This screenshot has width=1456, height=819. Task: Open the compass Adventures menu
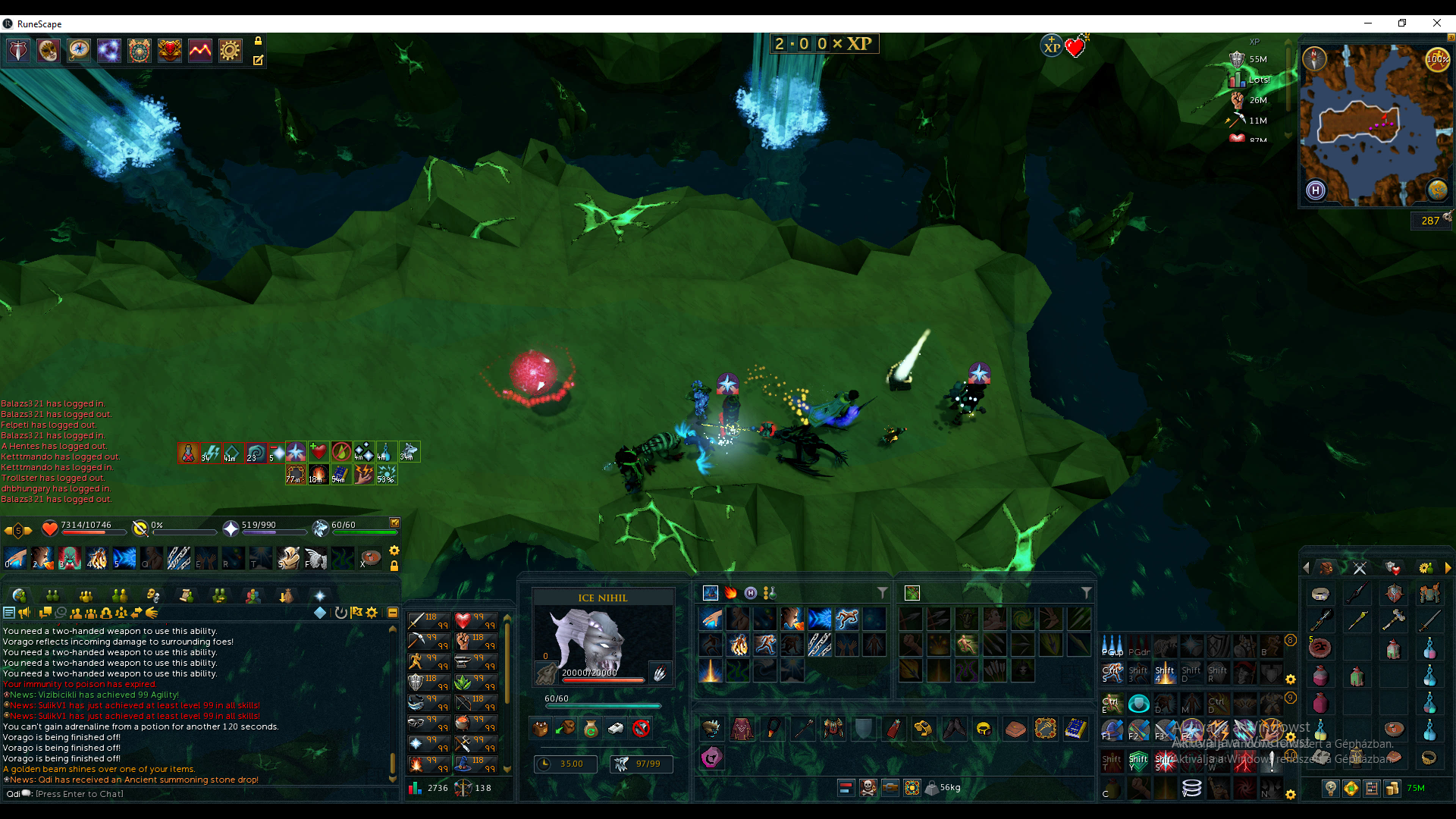[x=79, y=51]
